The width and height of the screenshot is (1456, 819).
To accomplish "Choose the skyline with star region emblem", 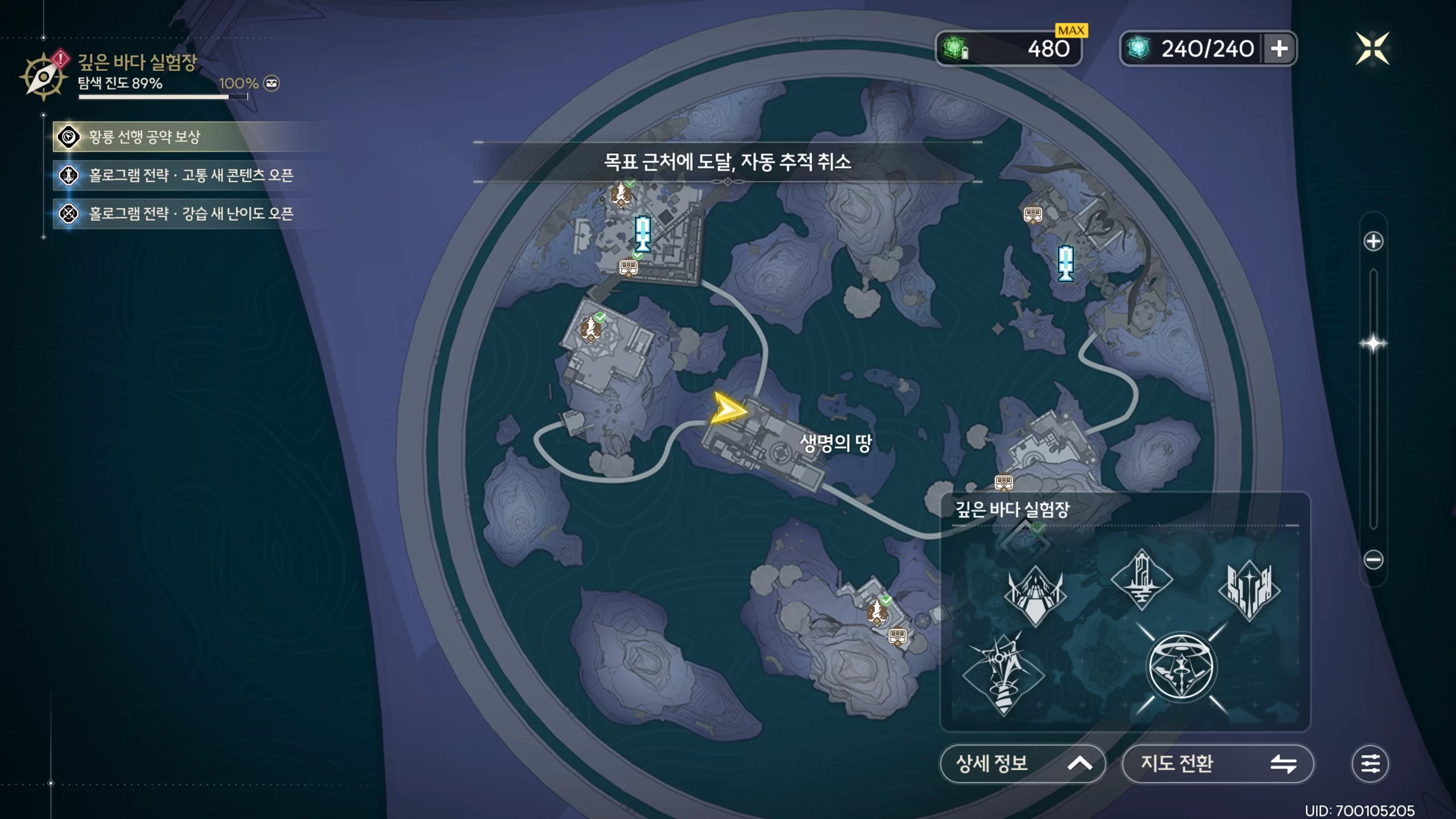I will (x=1249, y=590).
